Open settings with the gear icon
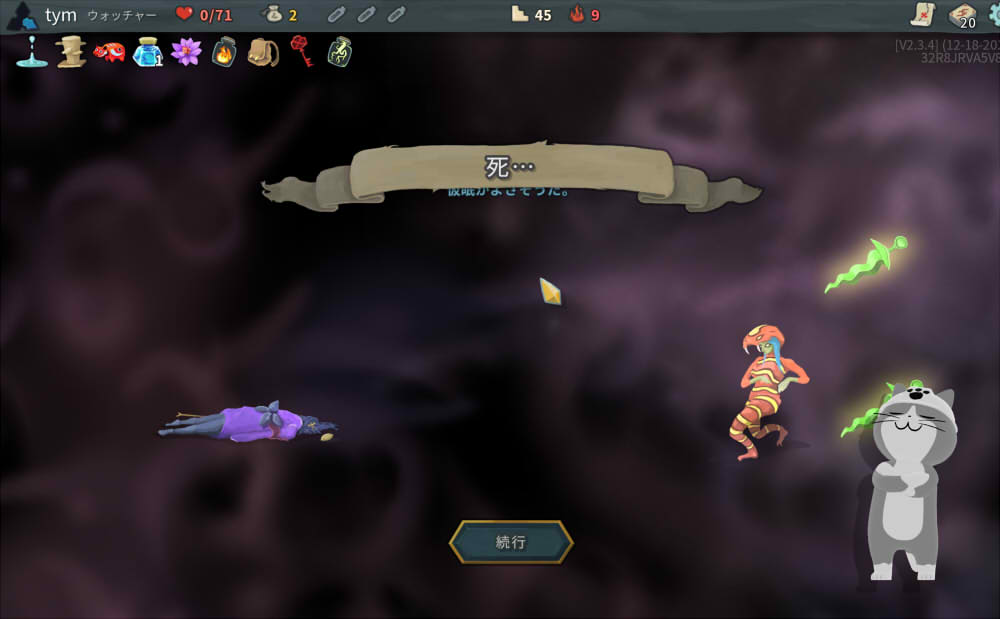This screenshot has width=1000, height=619. pyautogui.click(x=993, y=14)
